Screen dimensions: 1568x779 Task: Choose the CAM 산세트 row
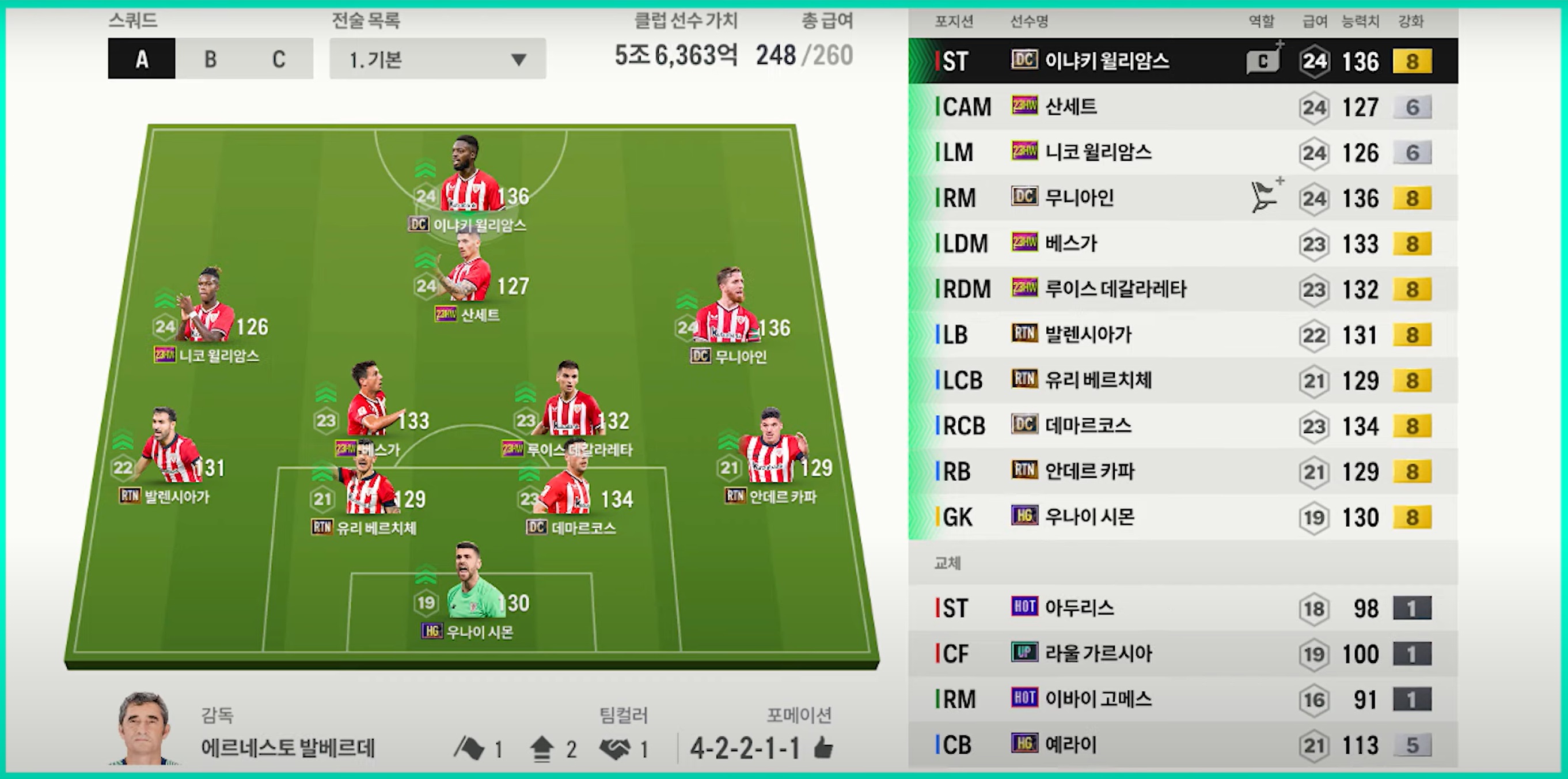(1182, 107)
